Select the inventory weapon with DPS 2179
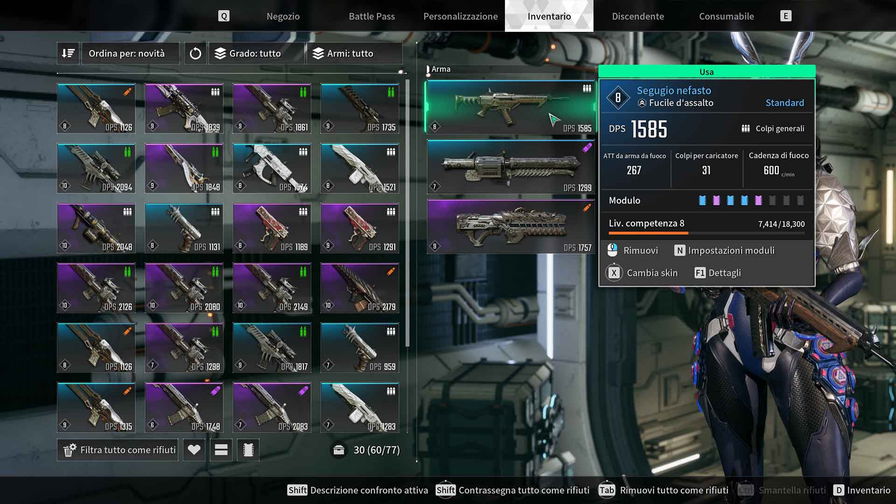The image size is (896, 504). coord(360,288)
